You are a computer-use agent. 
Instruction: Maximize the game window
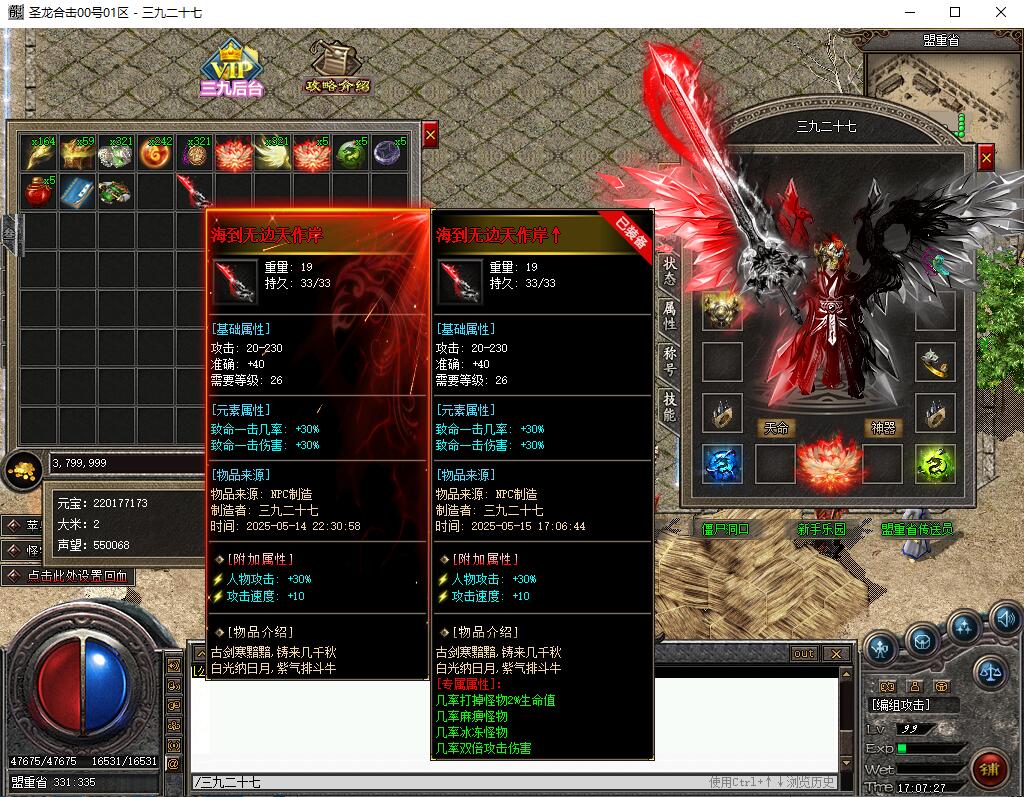(x=955, y=12)
